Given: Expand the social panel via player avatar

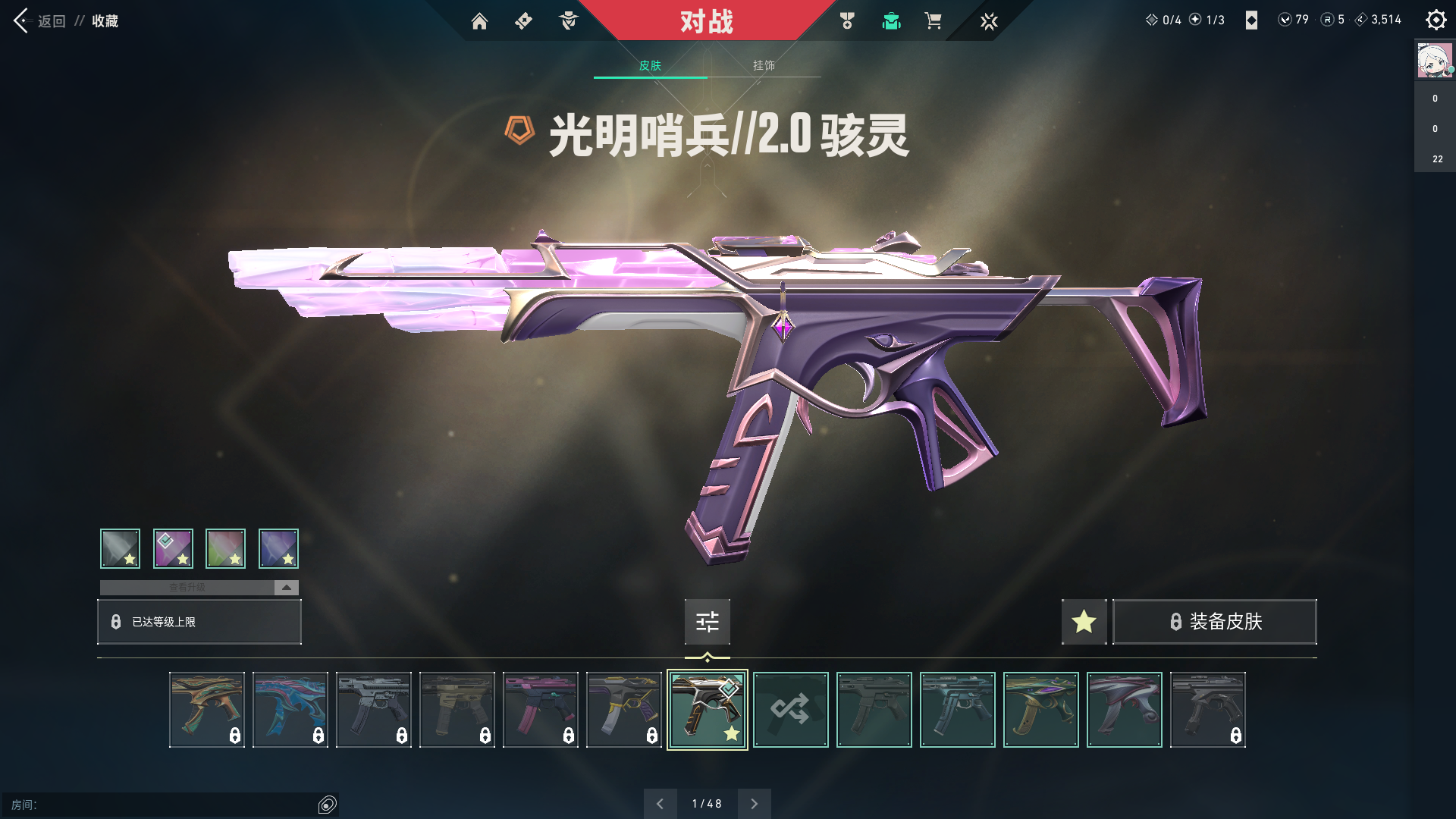Looking at the screenshot, I should click(1434, 61).
